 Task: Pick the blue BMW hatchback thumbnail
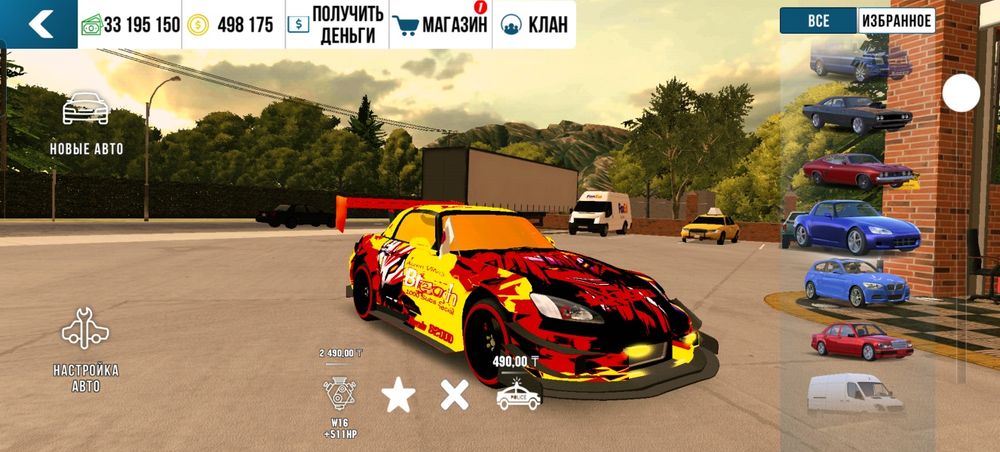point(856,281)
